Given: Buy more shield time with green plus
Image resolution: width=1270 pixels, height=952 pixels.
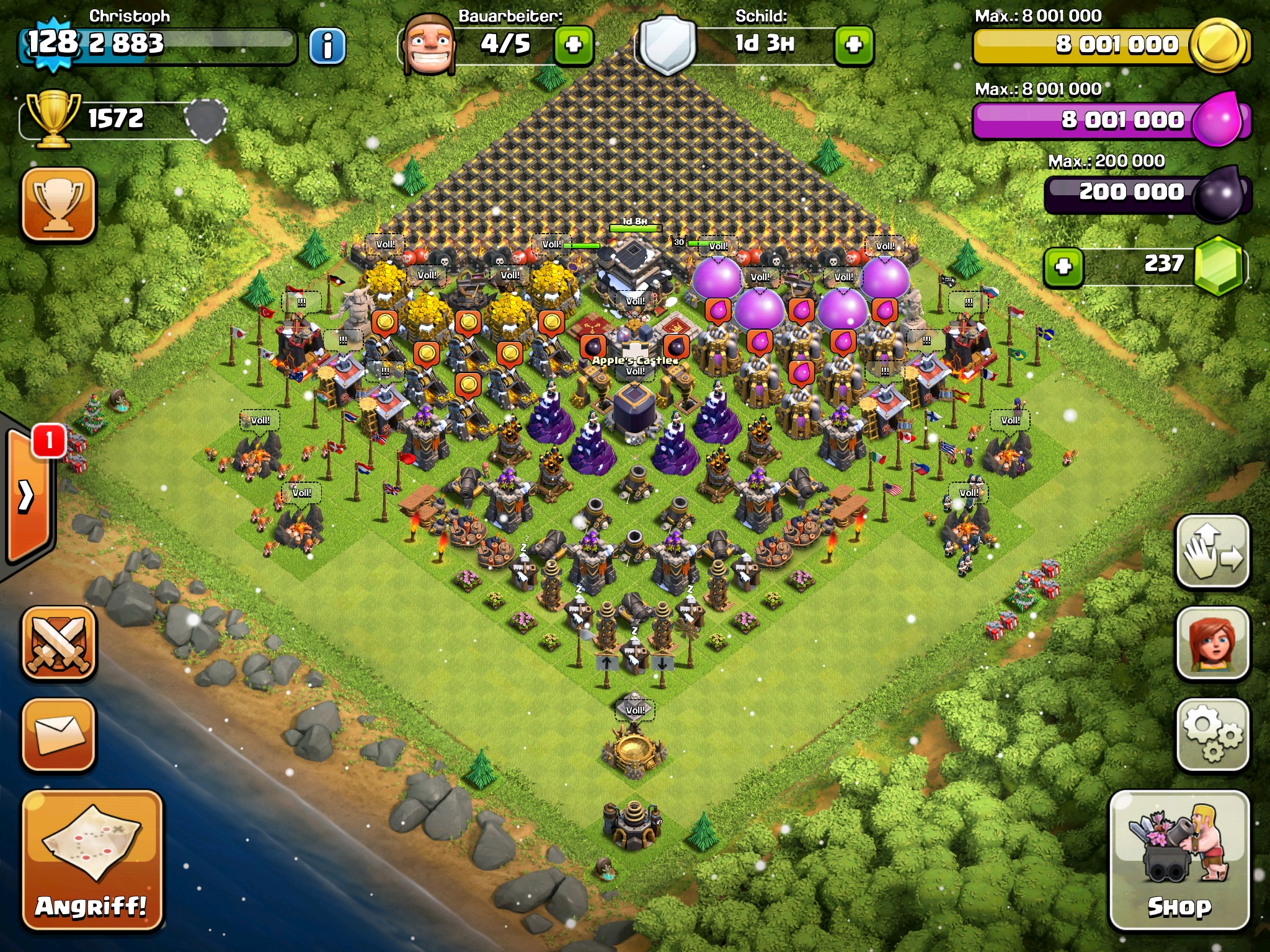Looking at the screenshot, I should [854, 45].
